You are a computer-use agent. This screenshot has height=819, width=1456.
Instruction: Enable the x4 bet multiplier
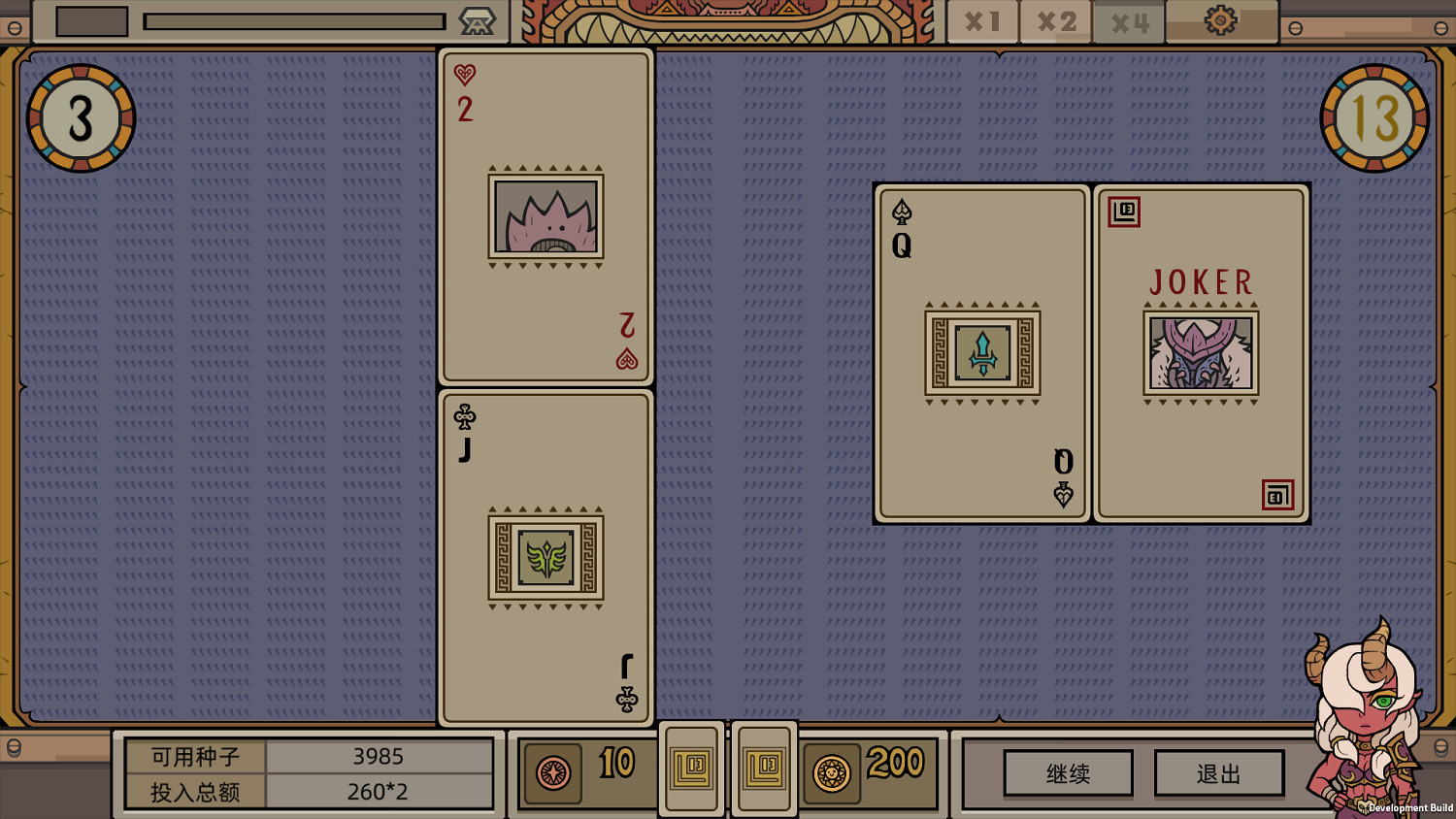[1128, 19]
